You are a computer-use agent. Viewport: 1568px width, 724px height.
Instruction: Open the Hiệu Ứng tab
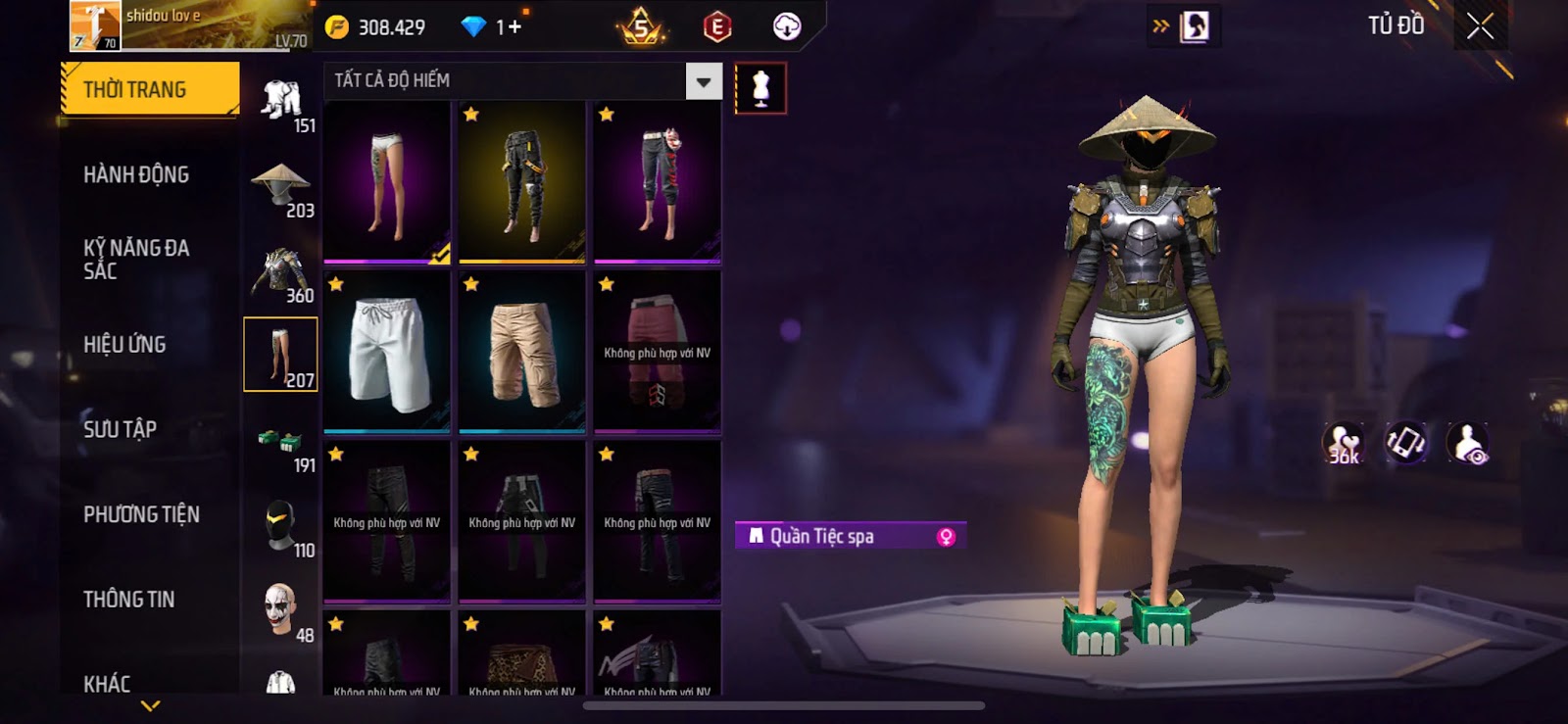point(124,345)
